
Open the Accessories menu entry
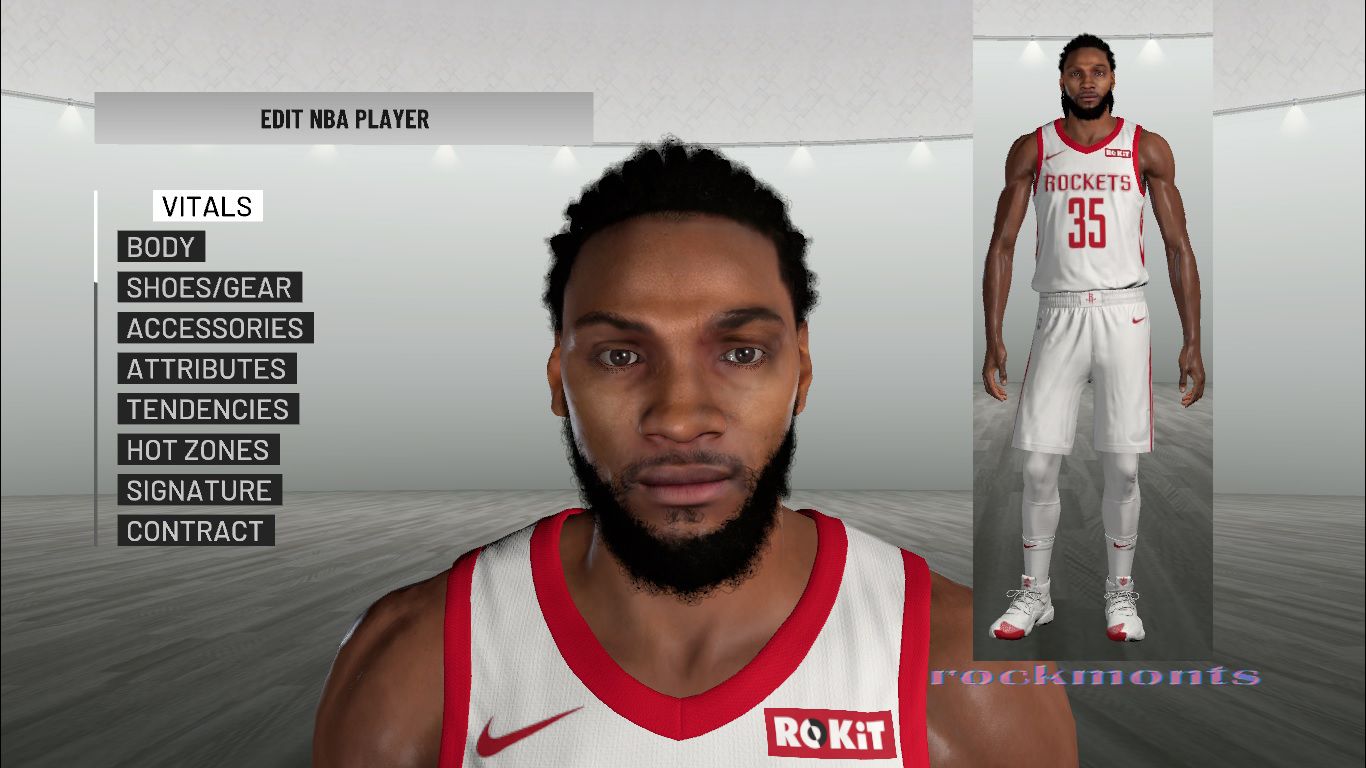[215, 328]
